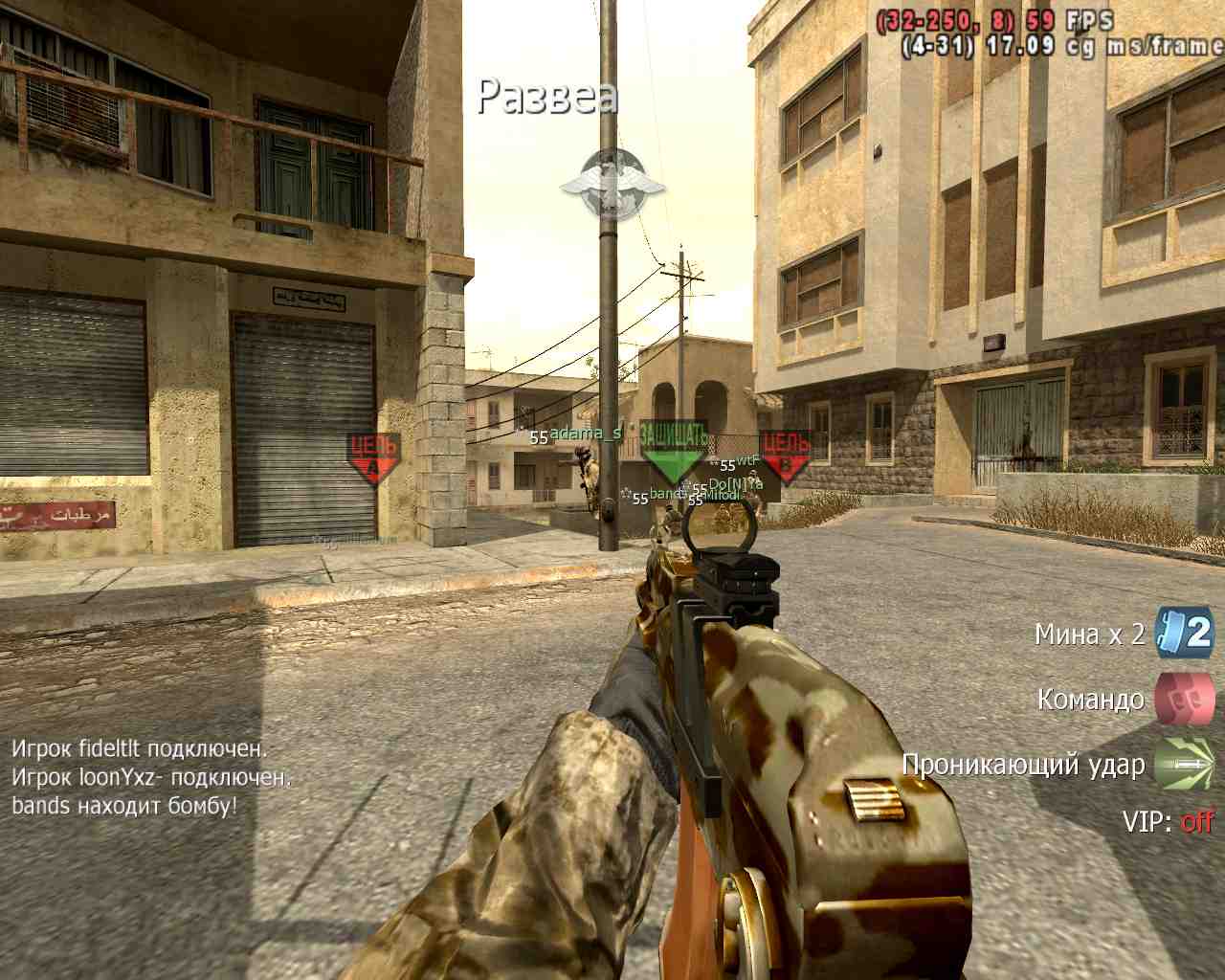This screenshot has height=980, width=1225.
Task: Click the green ЗАЩИЩАТЬ defend marker
Action: pyautogui.click(x=673, y=450)
